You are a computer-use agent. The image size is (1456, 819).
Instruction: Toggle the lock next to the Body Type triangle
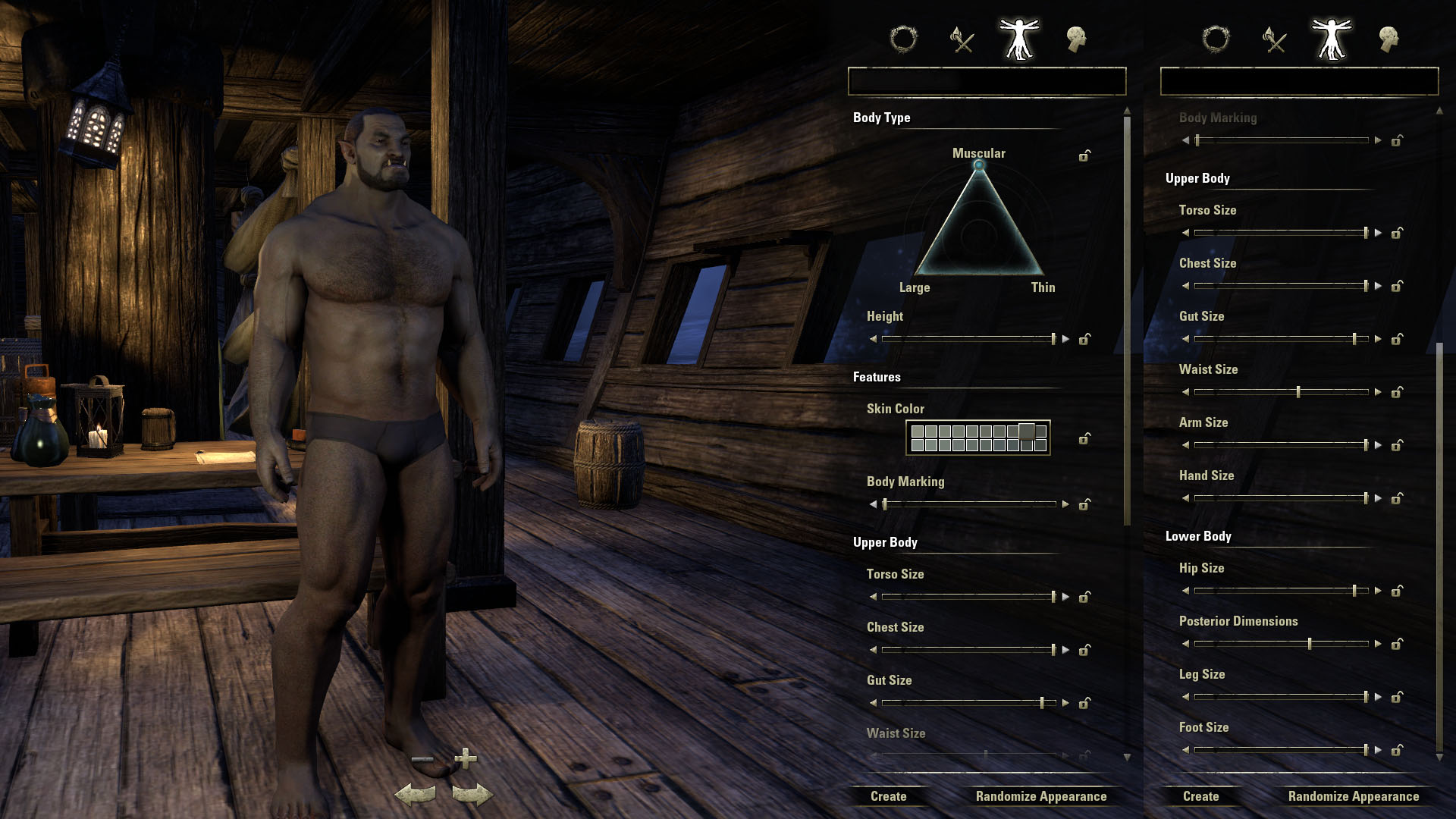[x=1083, y=155]
